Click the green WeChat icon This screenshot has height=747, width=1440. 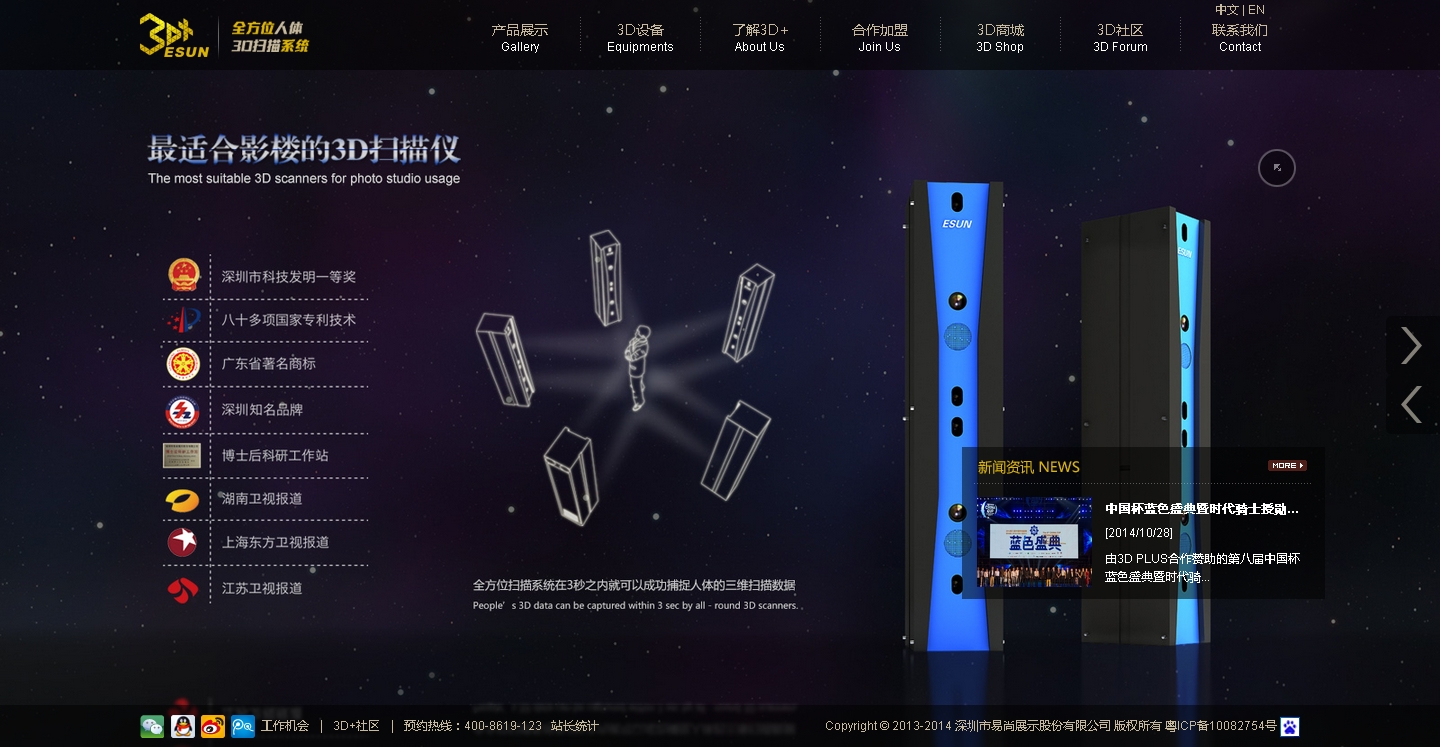[x=152, y=727]
